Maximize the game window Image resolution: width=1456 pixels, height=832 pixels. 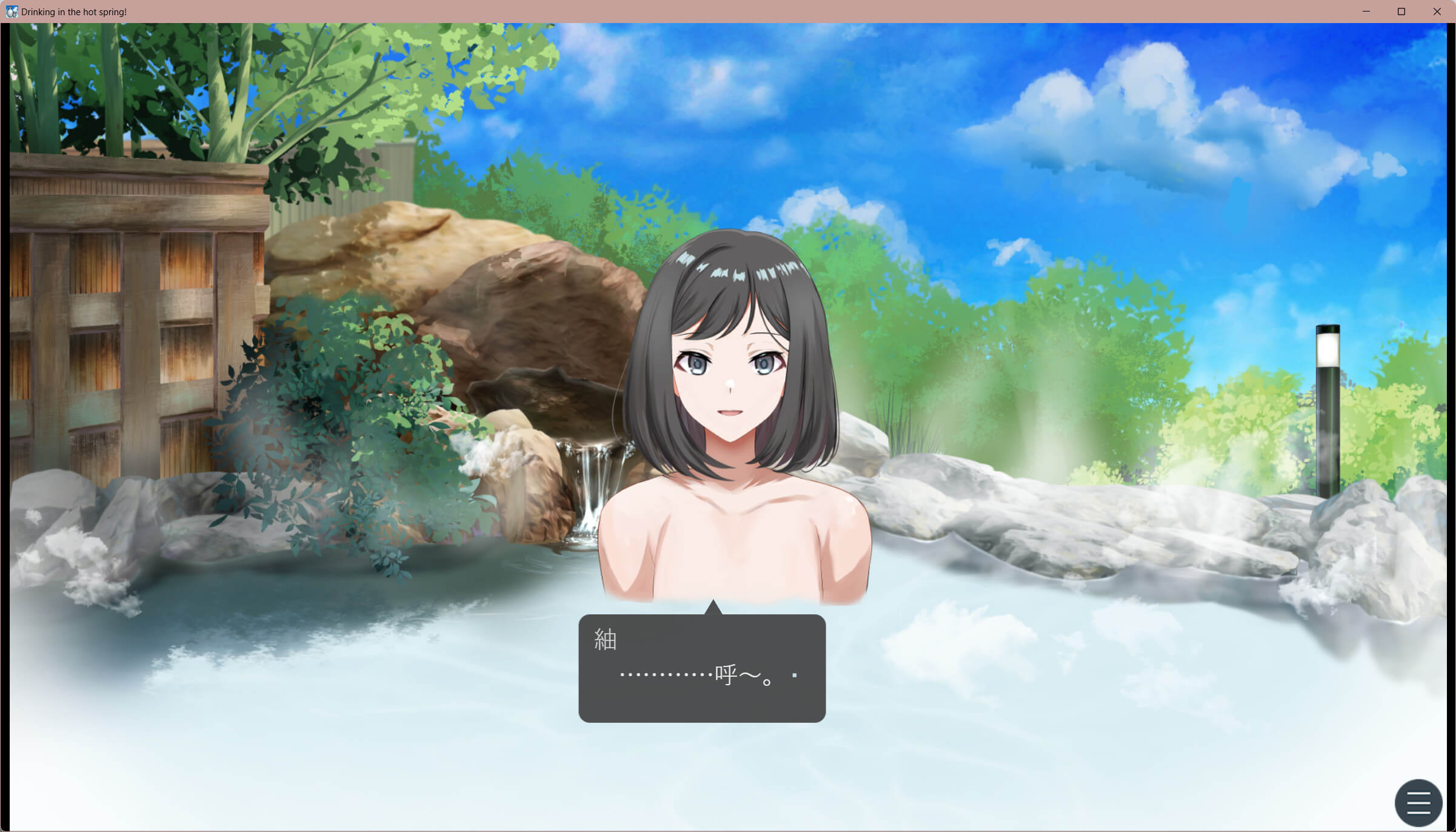pyautogui.click(x=1401, y=12)
